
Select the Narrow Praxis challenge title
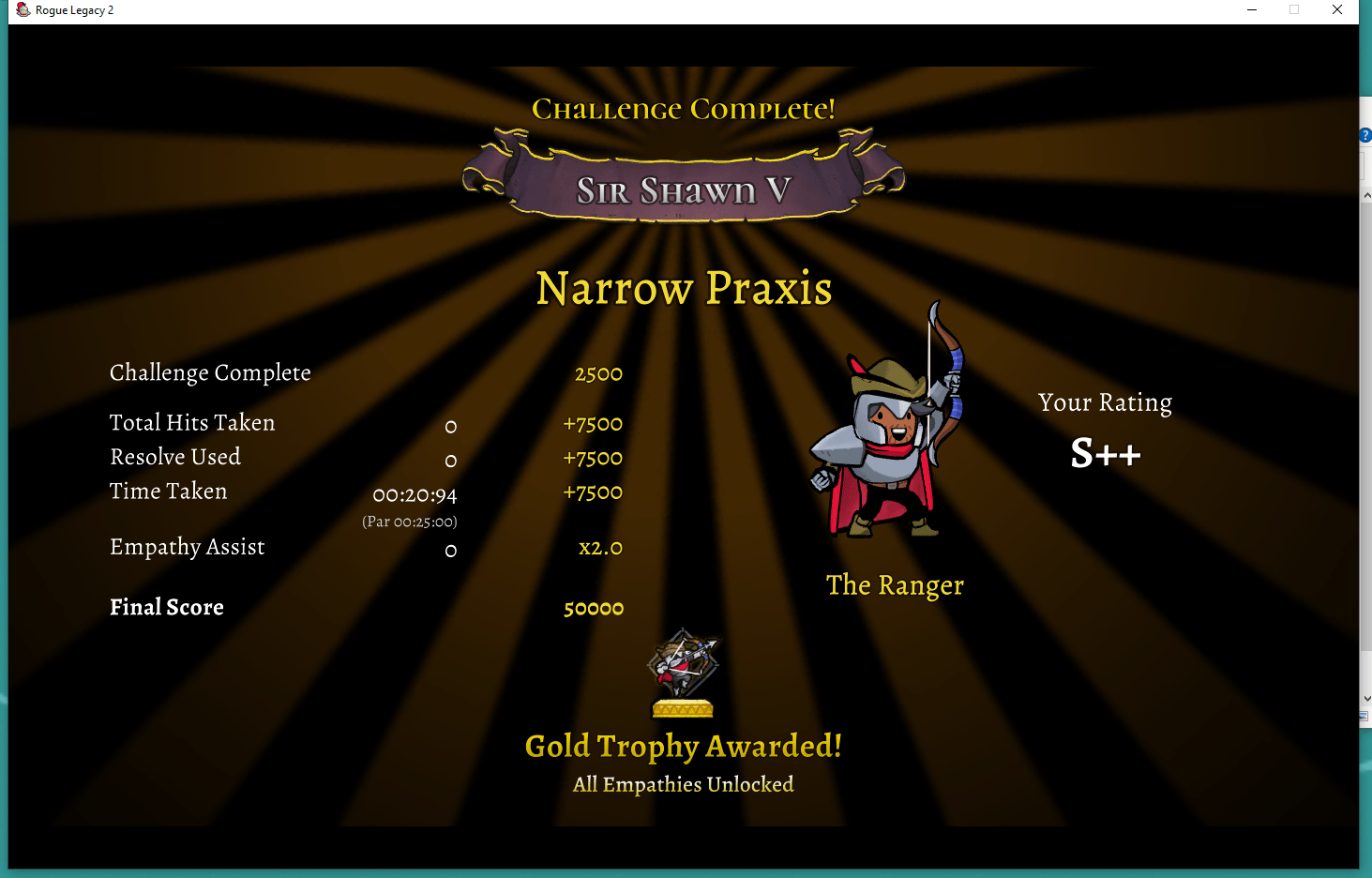[x=683, y=289]
